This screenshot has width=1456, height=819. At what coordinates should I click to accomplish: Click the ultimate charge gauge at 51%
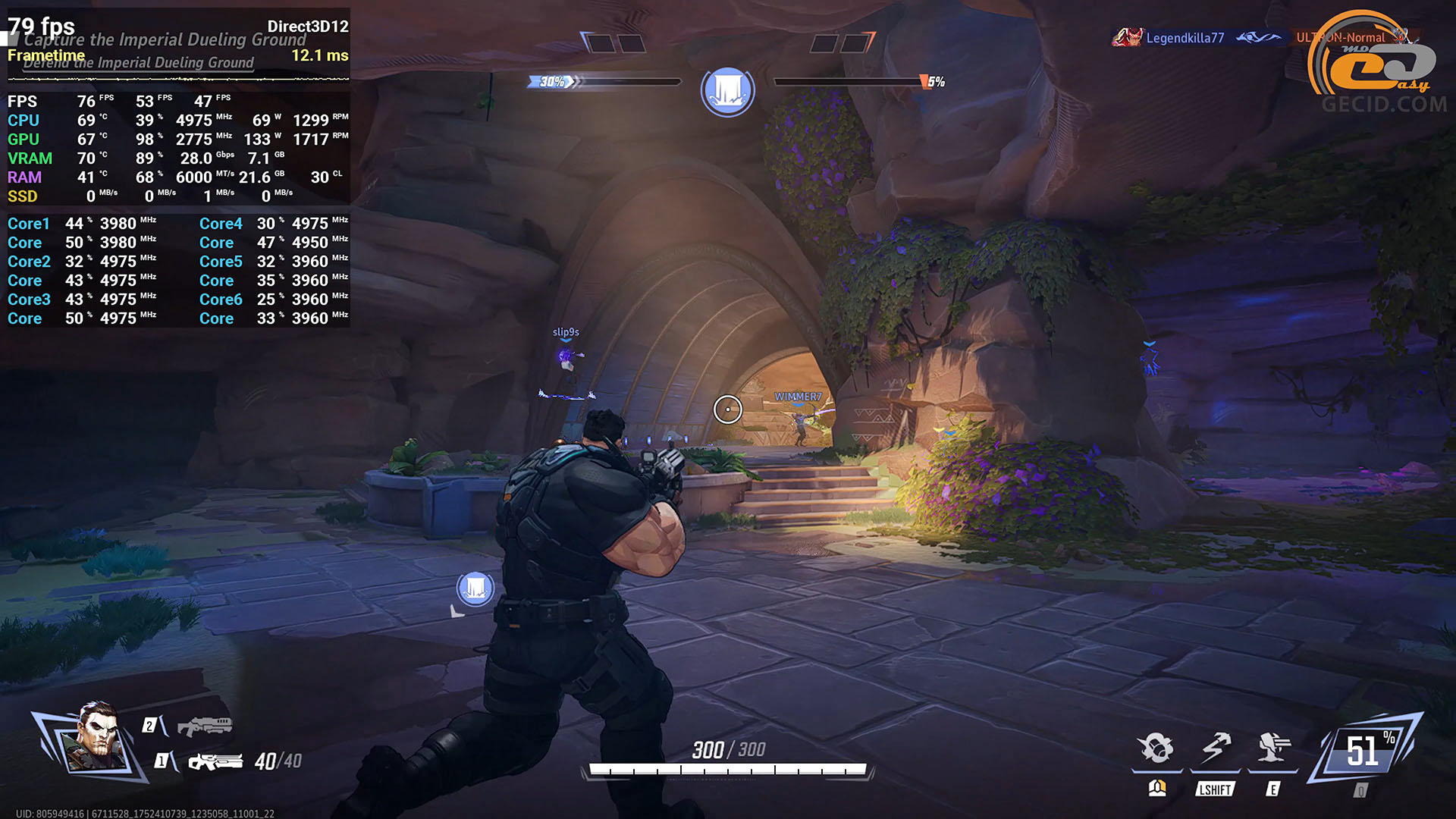(1365, 751)
